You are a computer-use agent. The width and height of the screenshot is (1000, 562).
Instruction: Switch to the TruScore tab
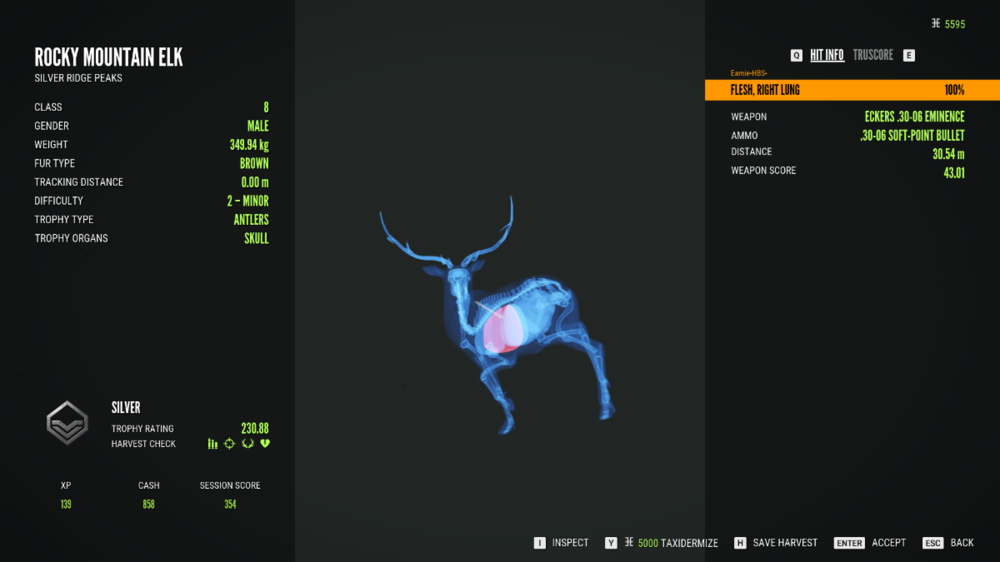click(x=873, y=55)
